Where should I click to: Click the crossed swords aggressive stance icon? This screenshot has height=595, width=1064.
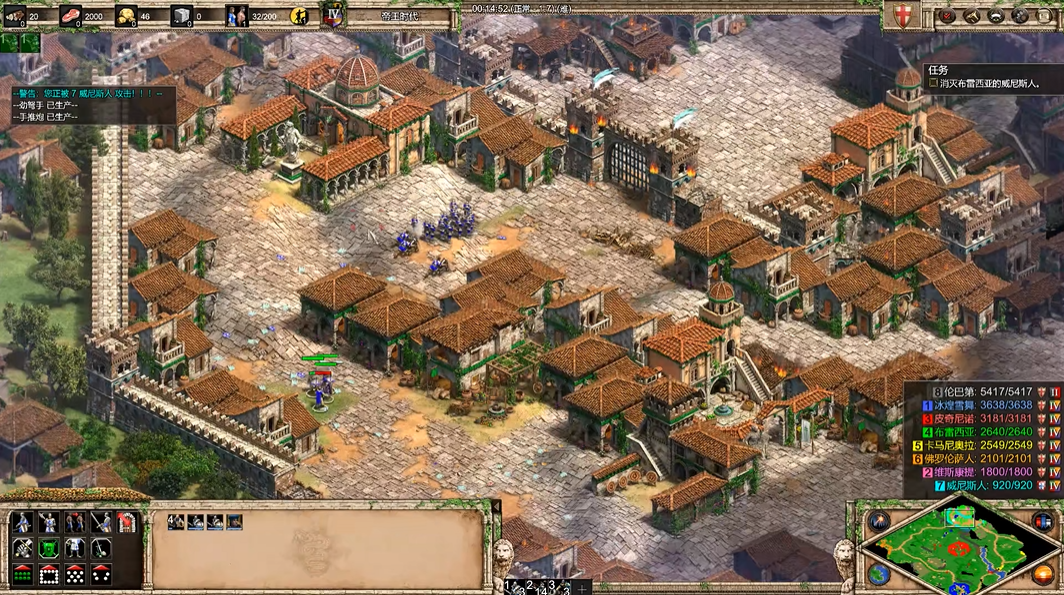[x=22, y=548]
